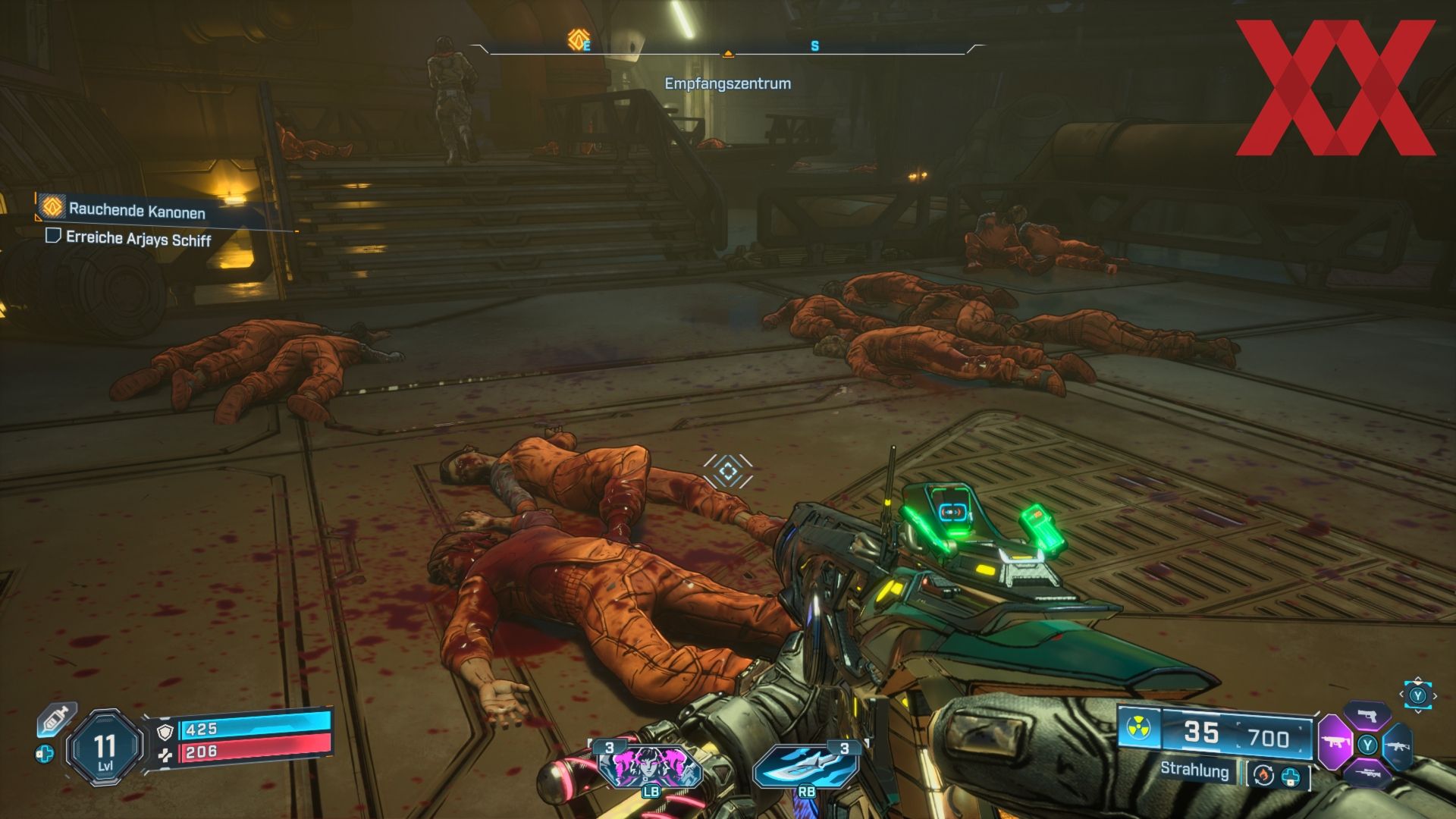1456x819 pixels.
Task: Choose the sniper rifle weapon slot
Action: point(1367,773)
